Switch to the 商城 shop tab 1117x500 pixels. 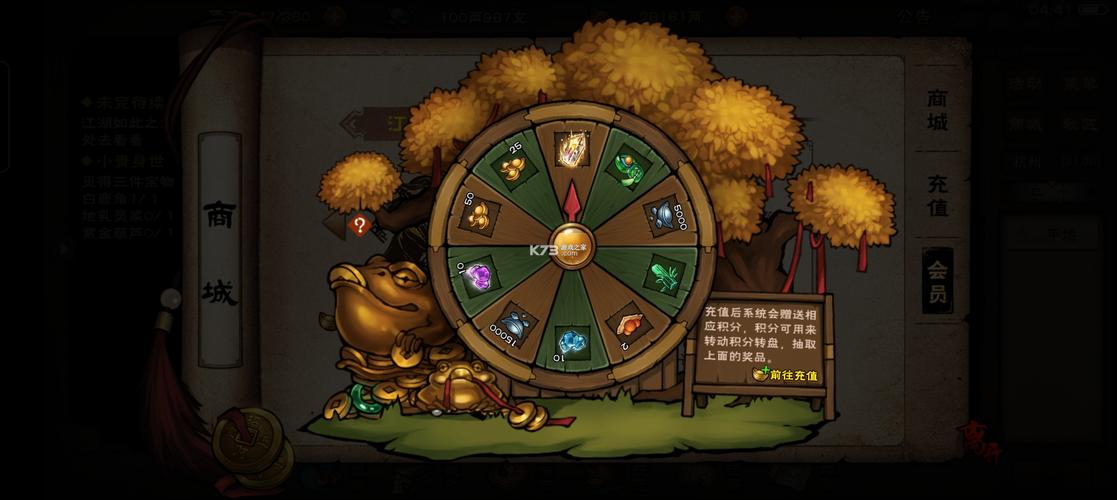pos(937,109)
